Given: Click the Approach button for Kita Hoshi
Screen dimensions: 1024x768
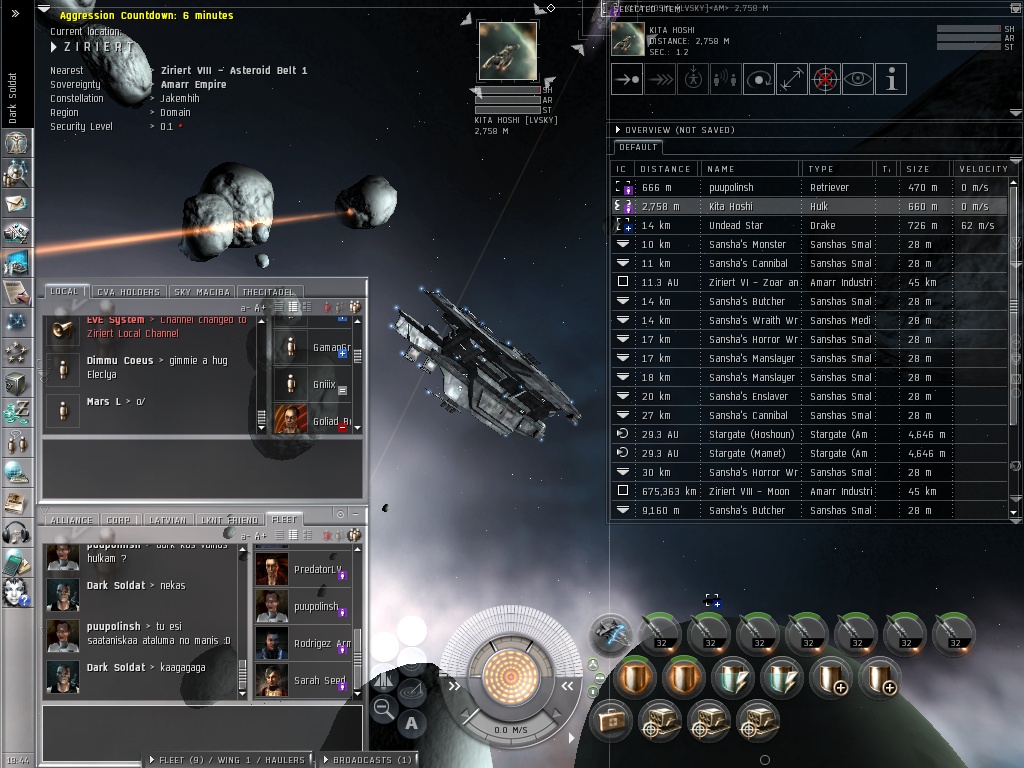Looking at the screenshot, I should pyautogui.click(x=627, y=80).
